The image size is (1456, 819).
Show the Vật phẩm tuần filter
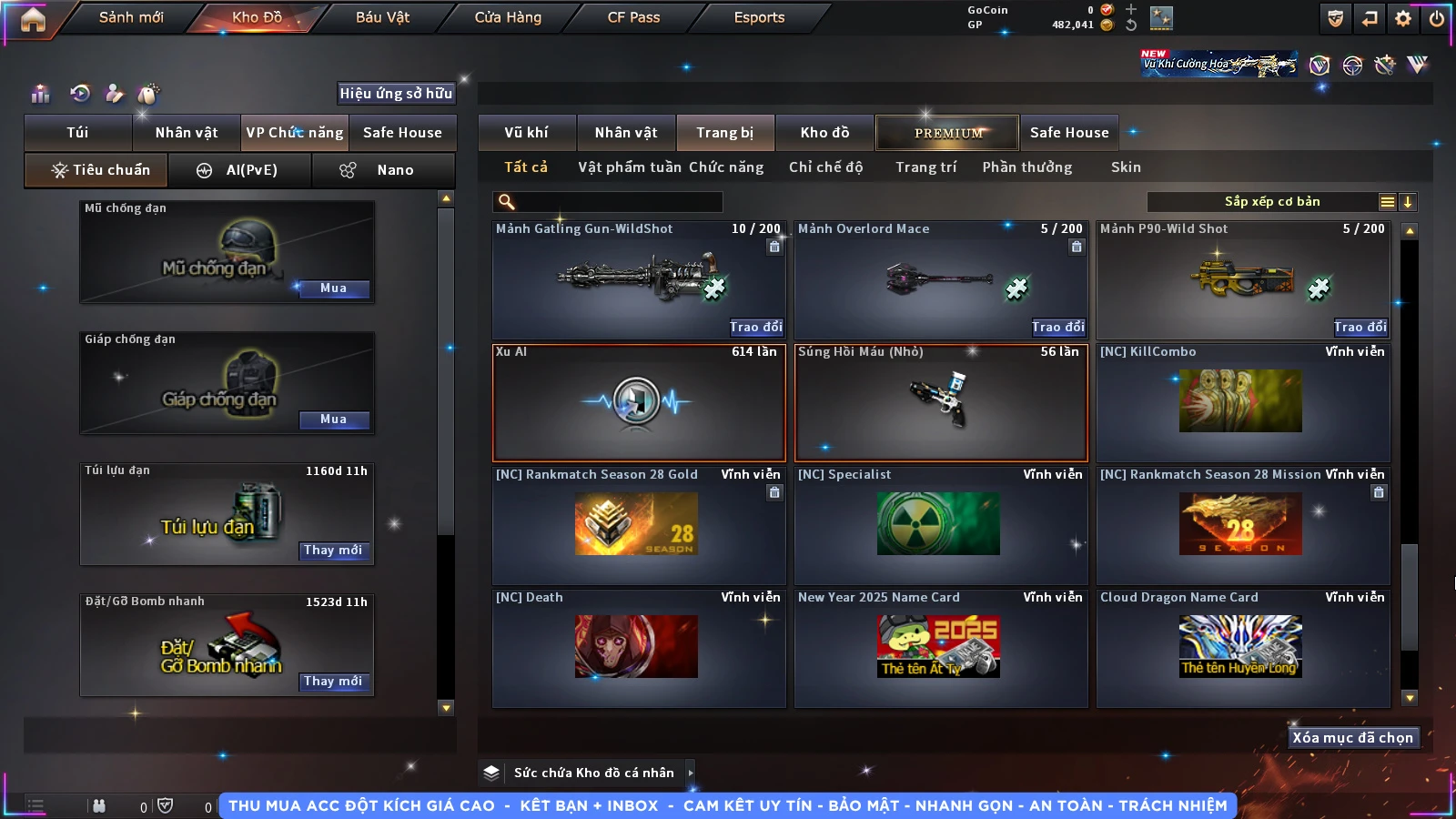click(x=629, y=167)
